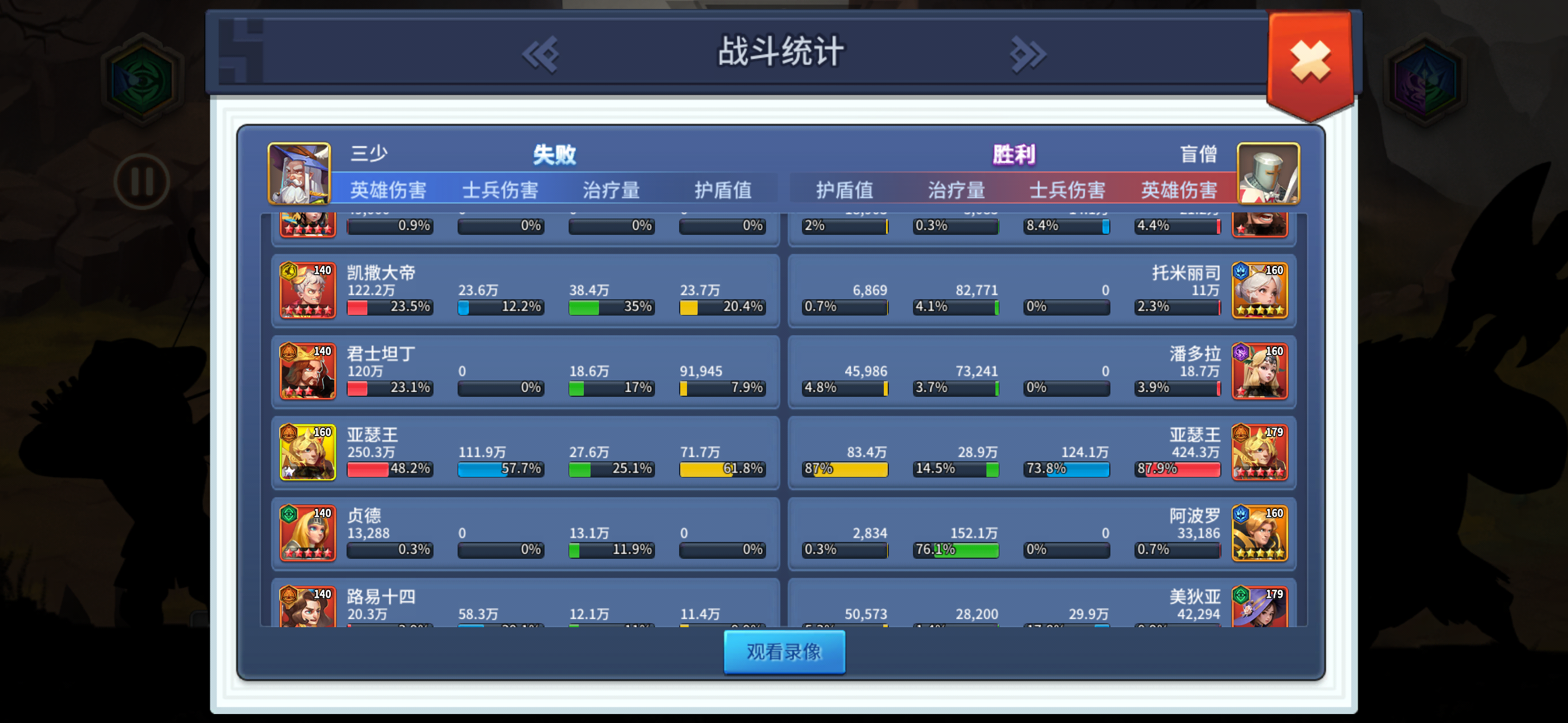Open the 亚瑟王 hero details on left team

307,453
